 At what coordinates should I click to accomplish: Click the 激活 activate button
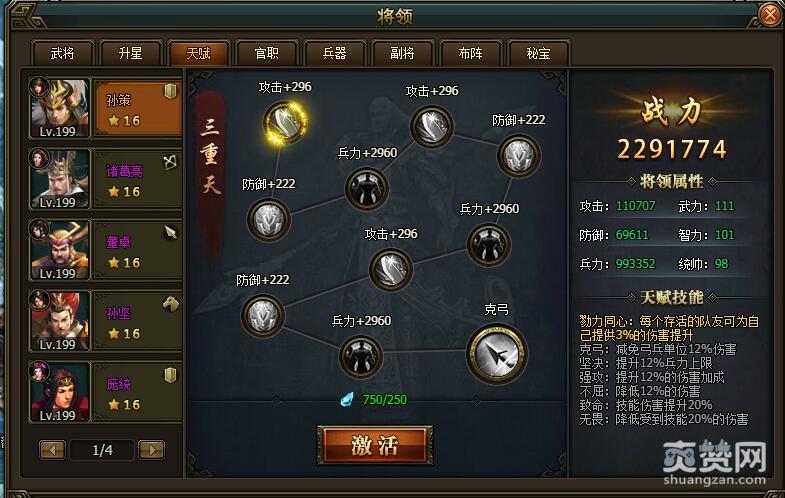pos(375,445)
